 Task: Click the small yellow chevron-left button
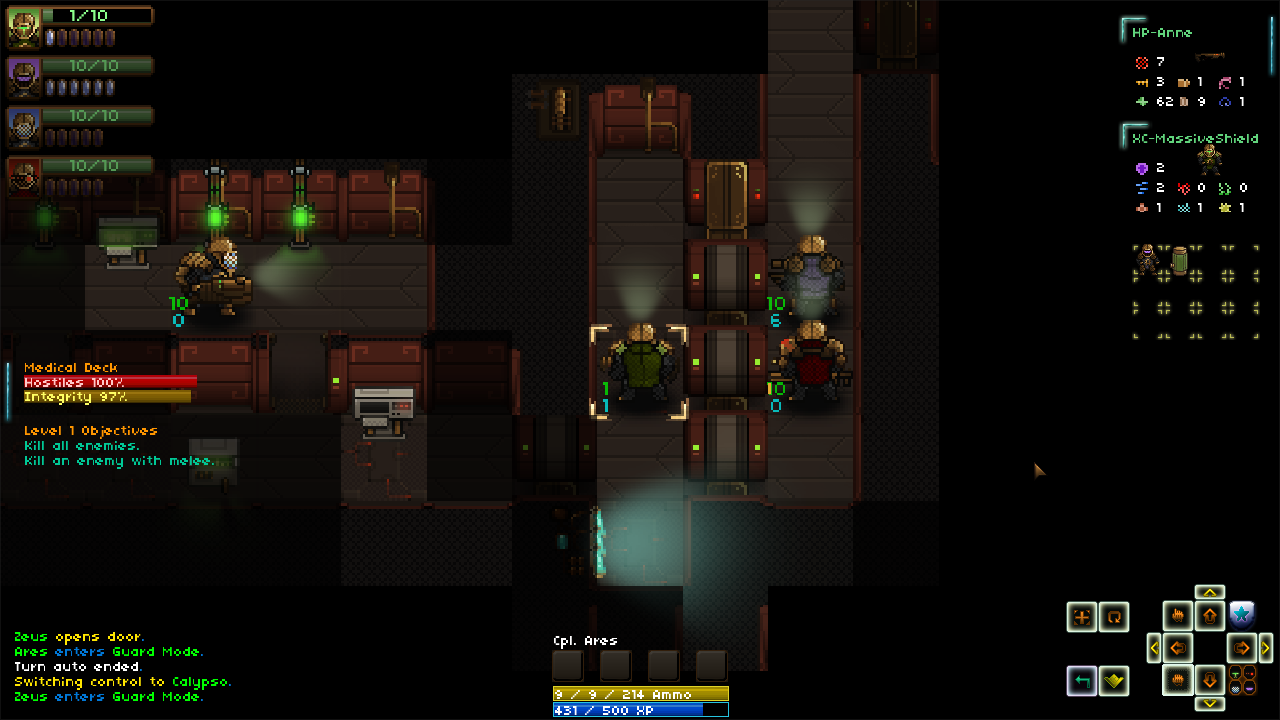click(1154, 648)
